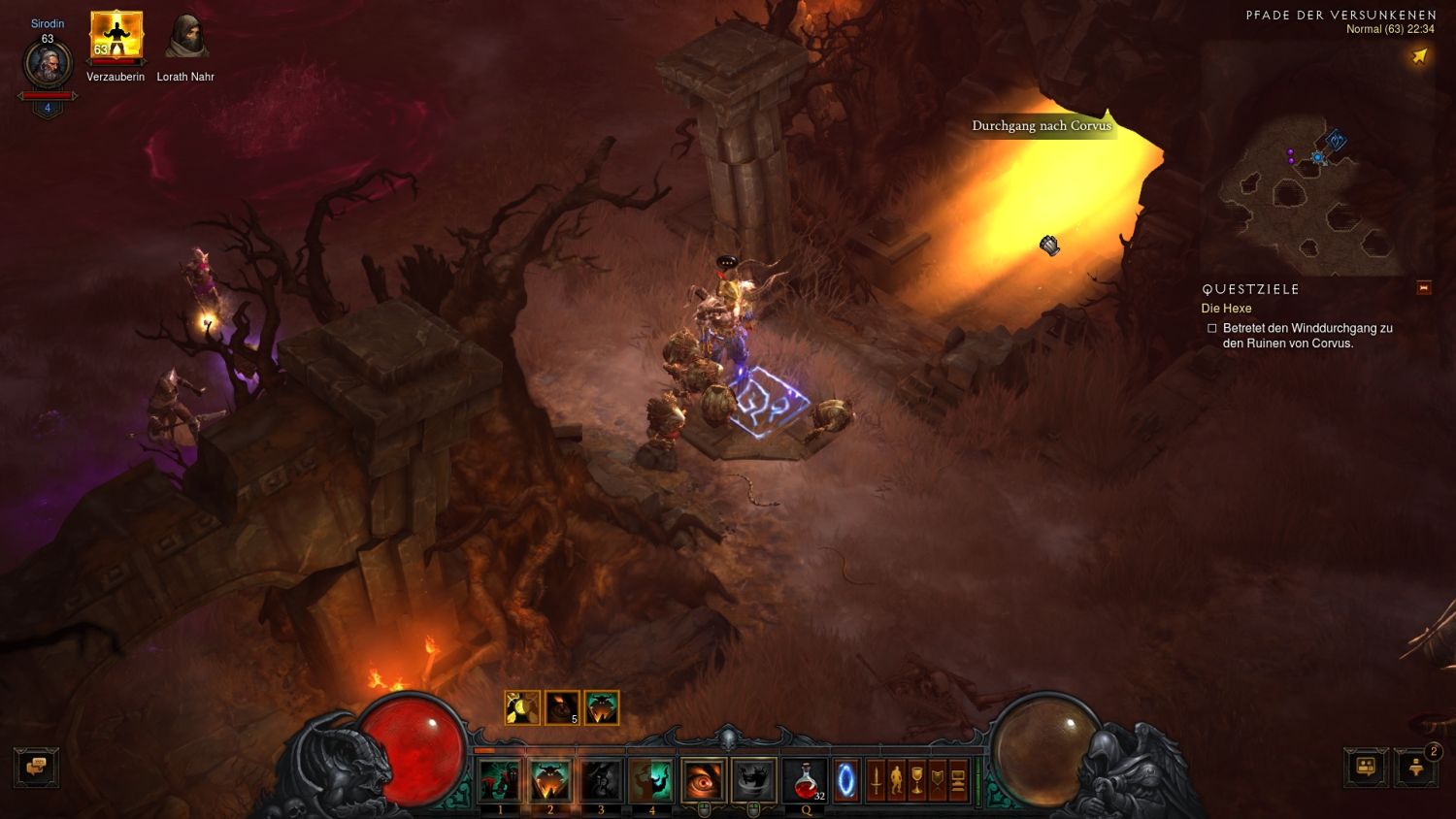Activate skill slot 1 on the hotbar
Viewport: 1456px width, 819px height.
pyautogui.click(x=500, y=780)
